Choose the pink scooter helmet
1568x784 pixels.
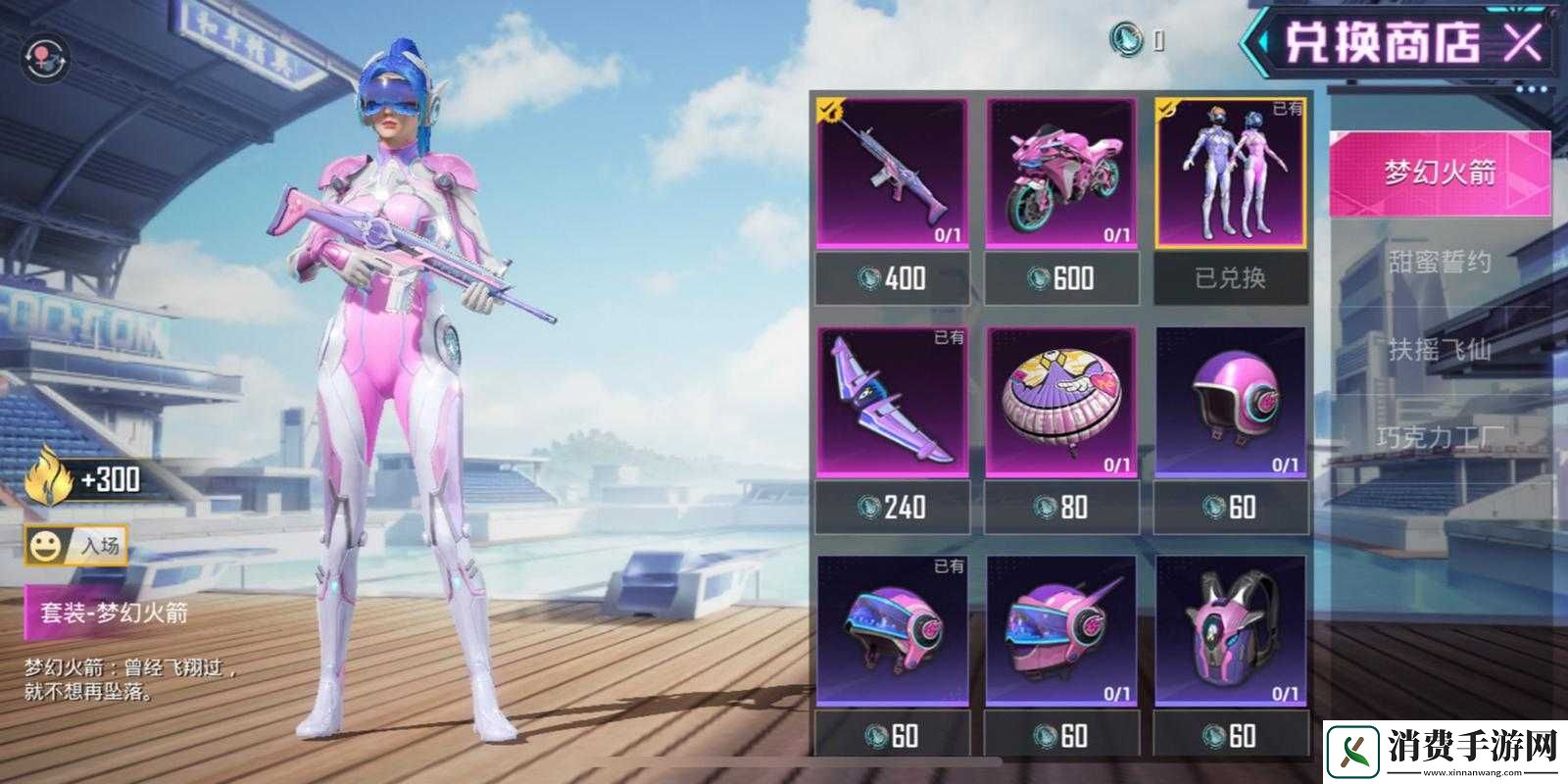tap(1231, 403)
